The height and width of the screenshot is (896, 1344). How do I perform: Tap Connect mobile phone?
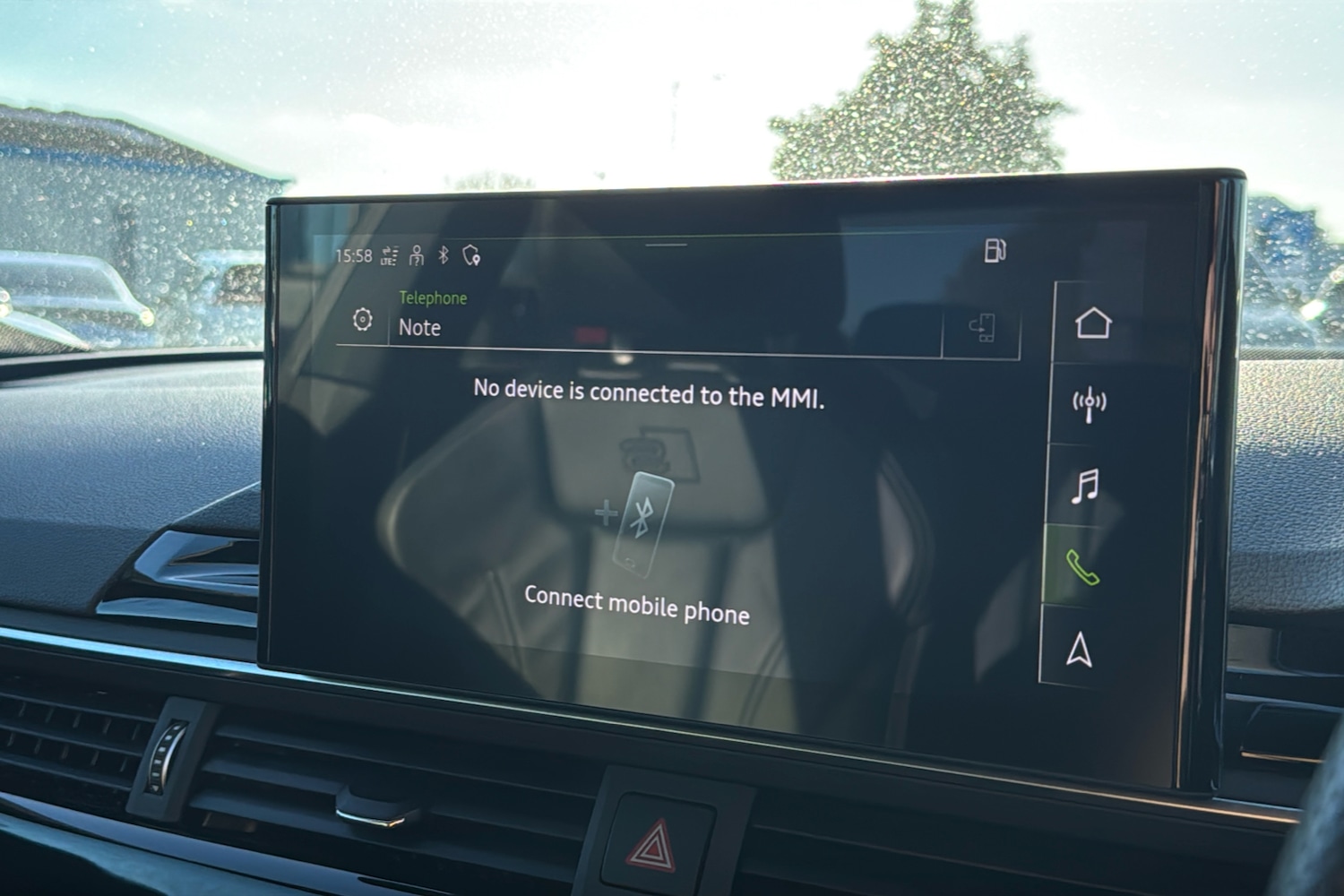point(639,606)
